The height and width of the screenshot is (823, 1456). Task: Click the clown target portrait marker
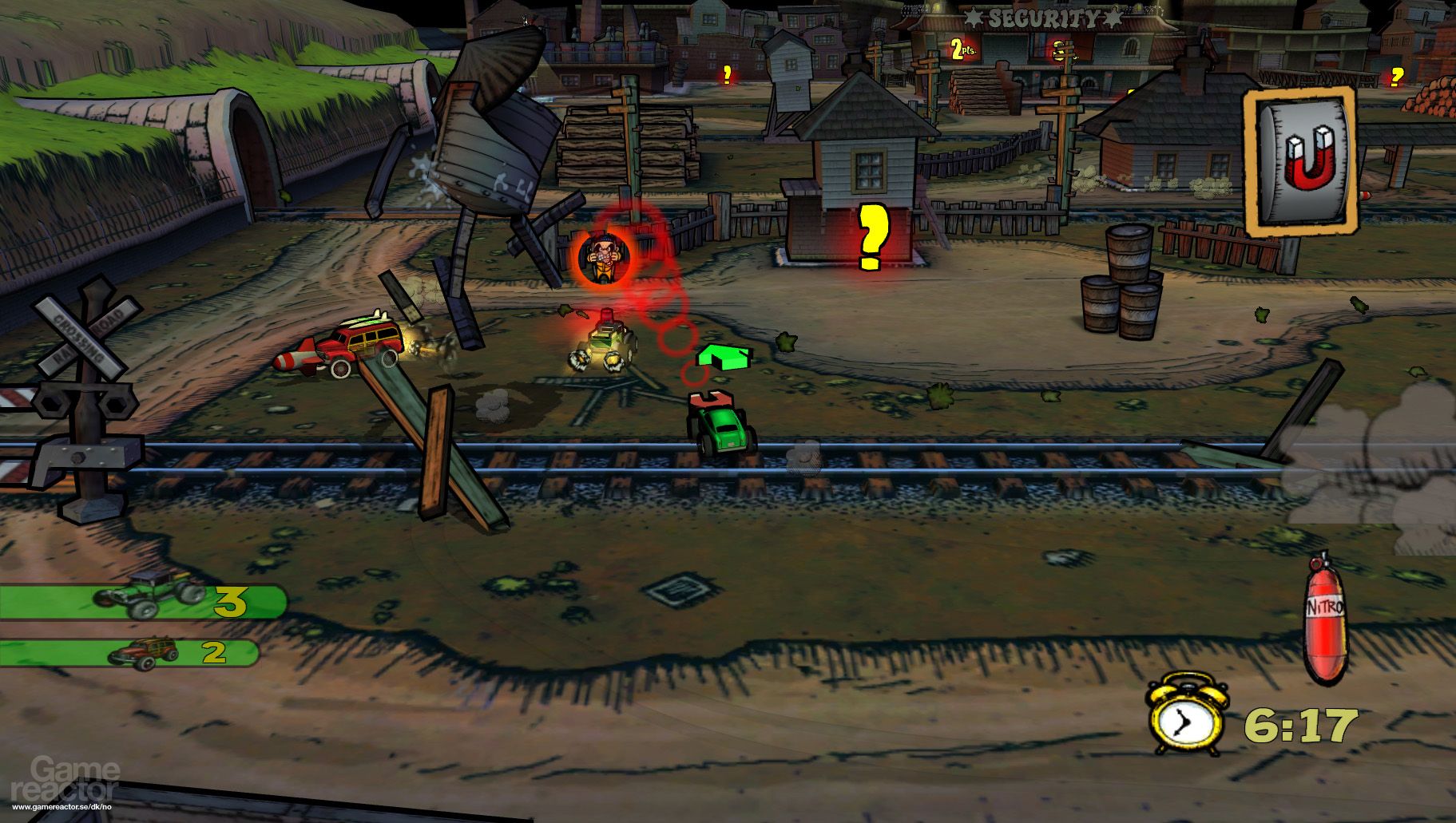coord(603,255)
